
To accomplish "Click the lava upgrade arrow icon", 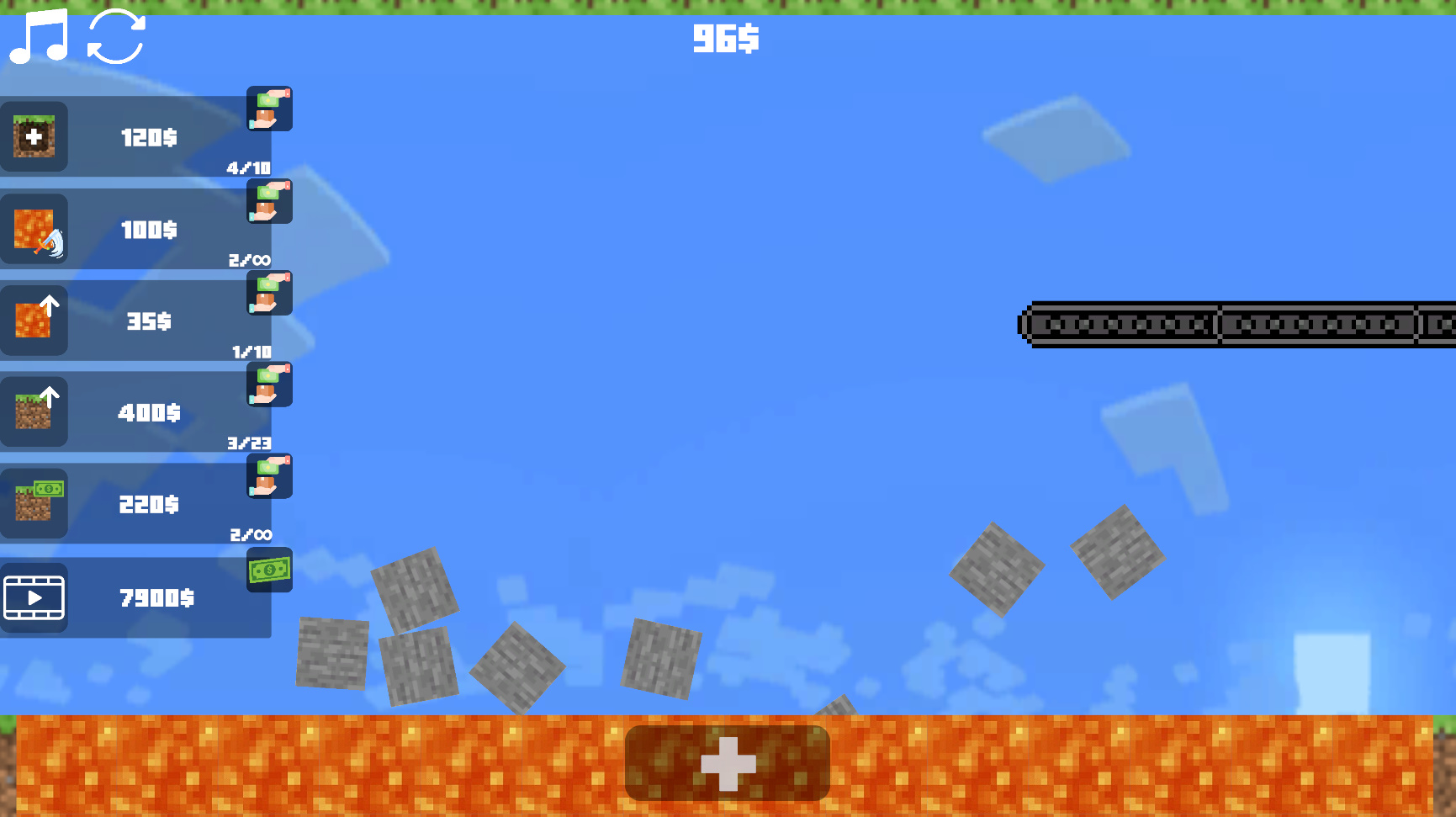I will (34, 321).
